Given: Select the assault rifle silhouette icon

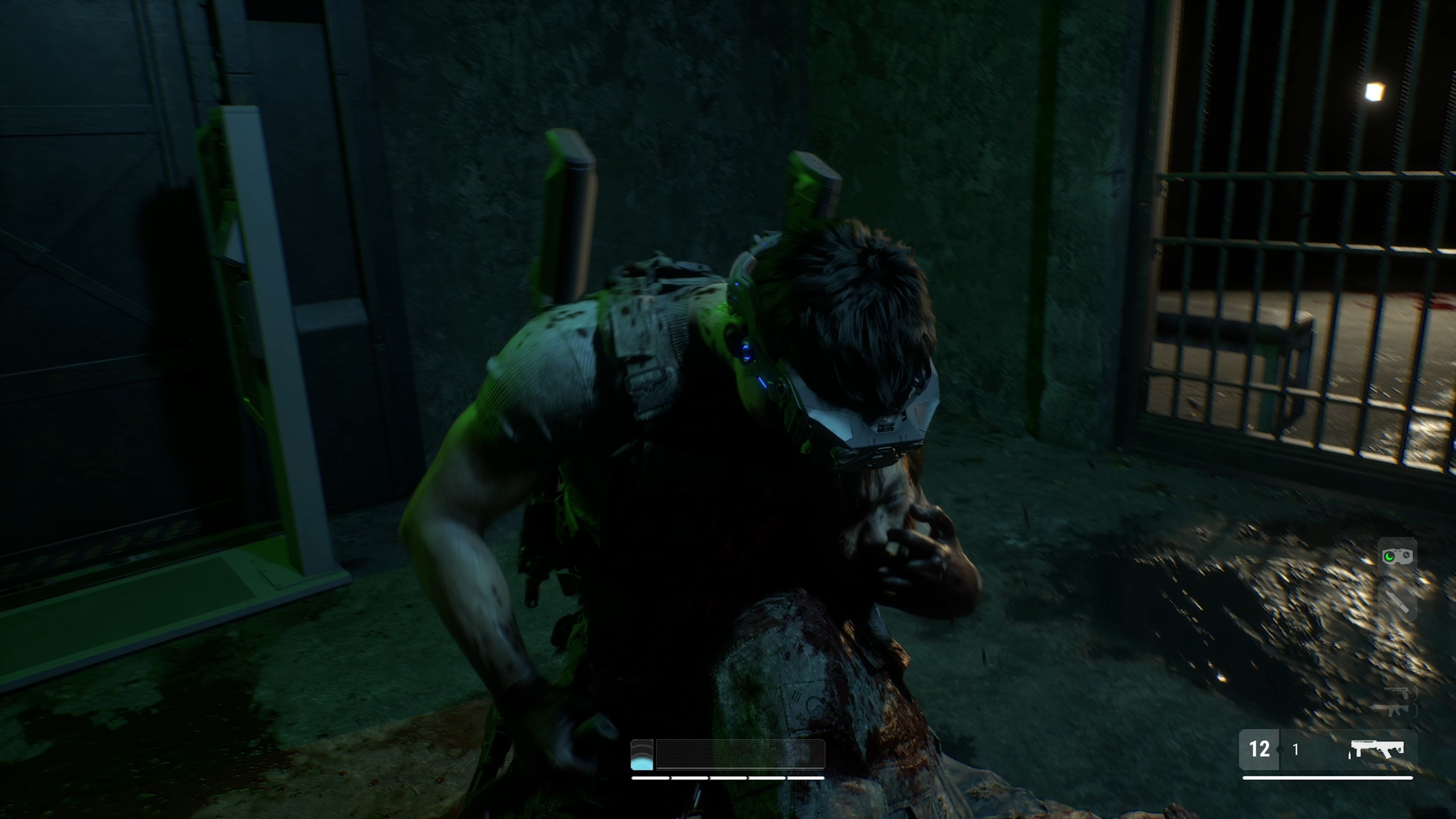Looking at the screenshot, I should [1395, 710].
